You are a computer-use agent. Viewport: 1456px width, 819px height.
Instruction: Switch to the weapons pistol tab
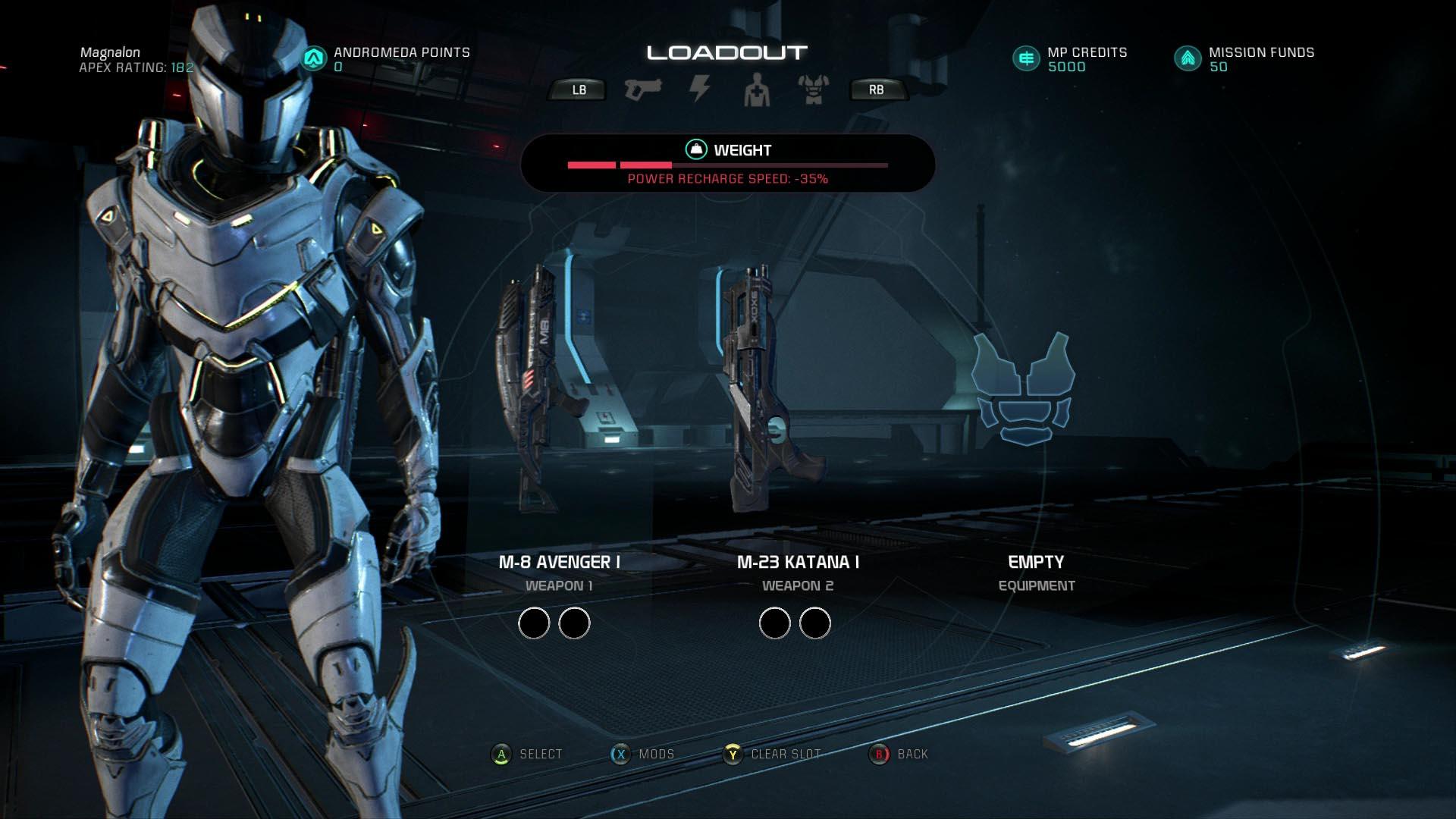[x=642, y=89]
